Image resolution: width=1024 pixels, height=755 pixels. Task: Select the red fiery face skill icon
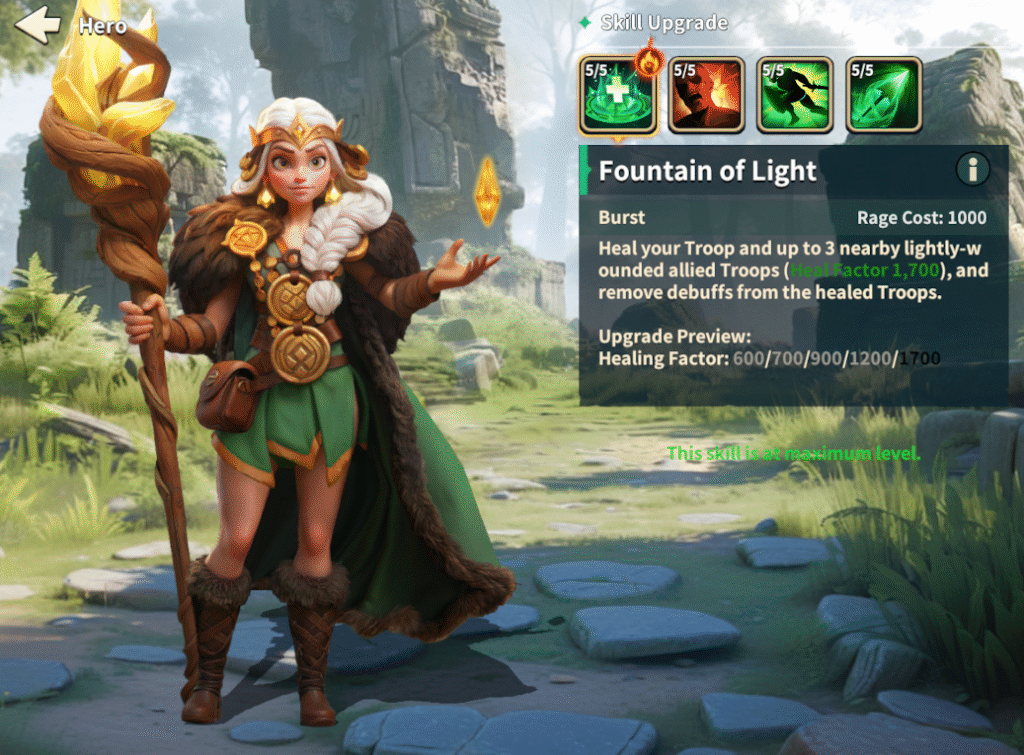[707, 95]
